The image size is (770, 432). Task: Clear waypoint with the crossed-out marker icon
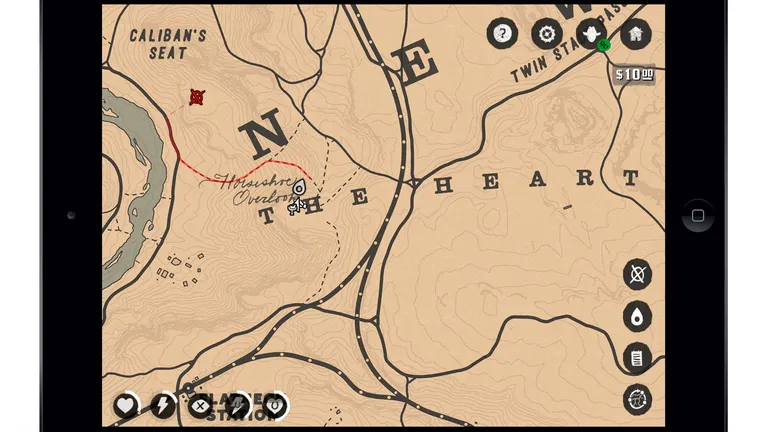pos(637,273)
